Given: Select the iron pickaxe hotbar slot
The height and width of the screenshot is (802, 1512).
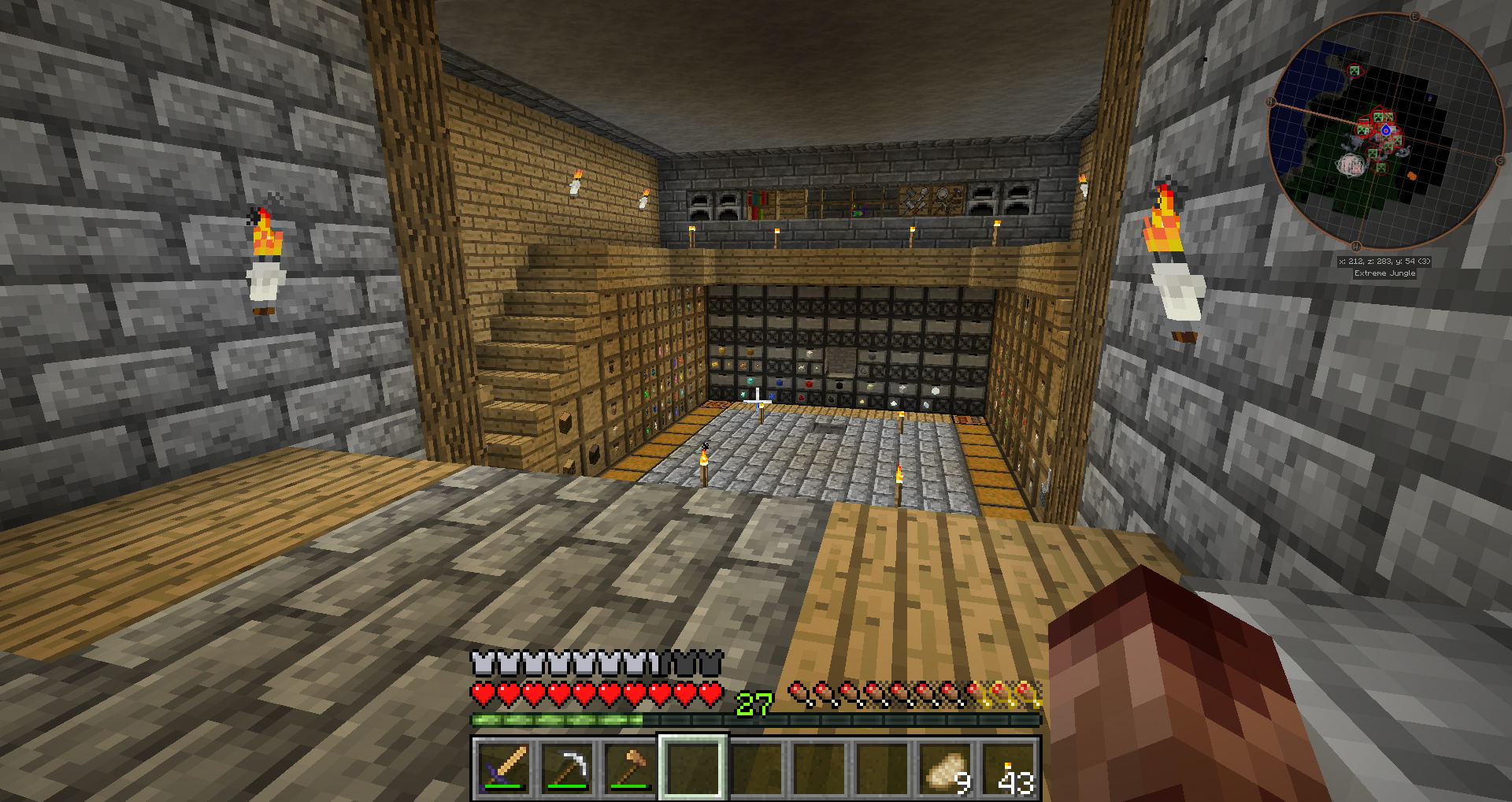Looking at the screenshot, I should click(567, 767).
